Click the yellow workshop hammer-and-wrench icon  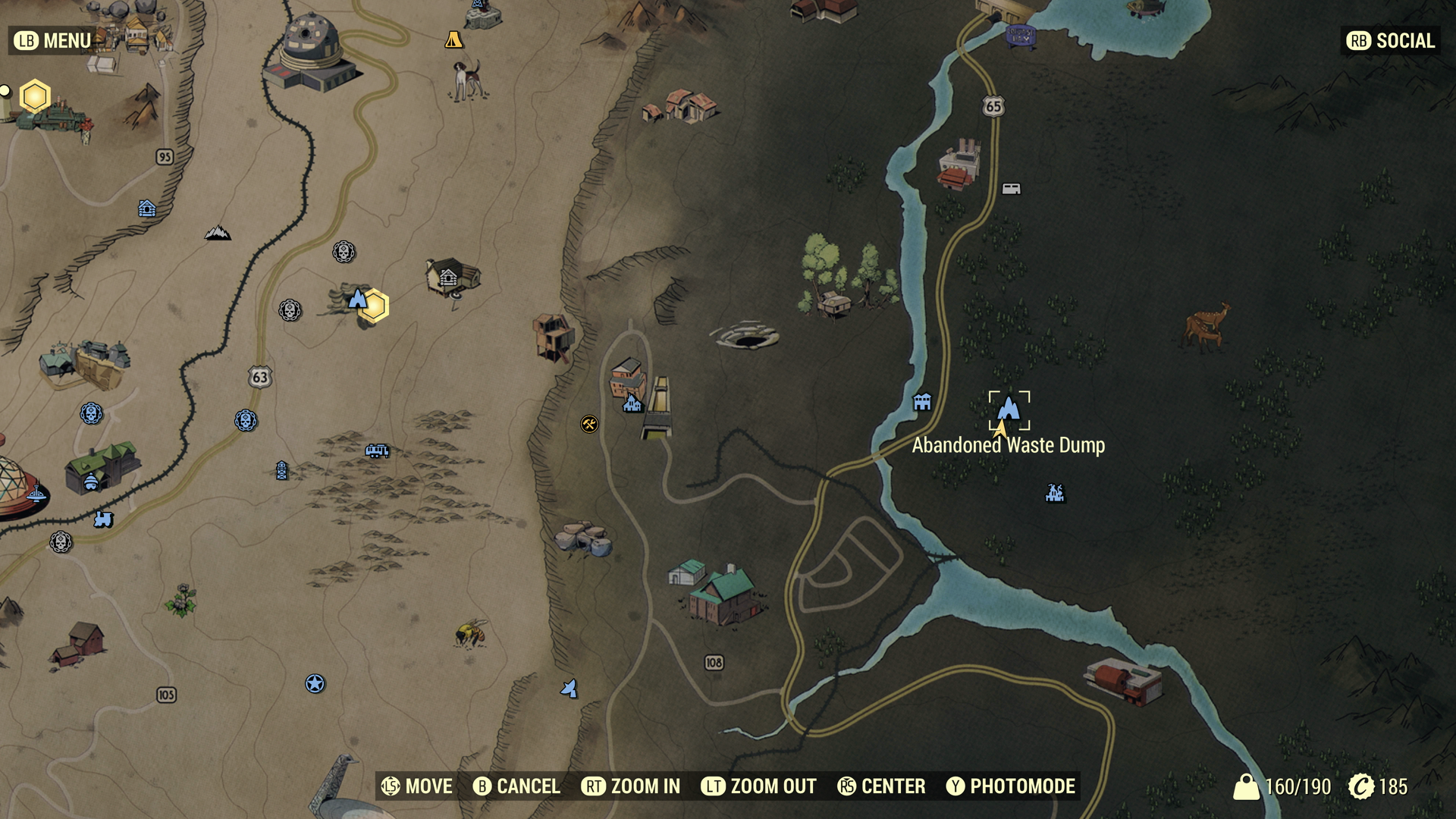click(589, 424)
